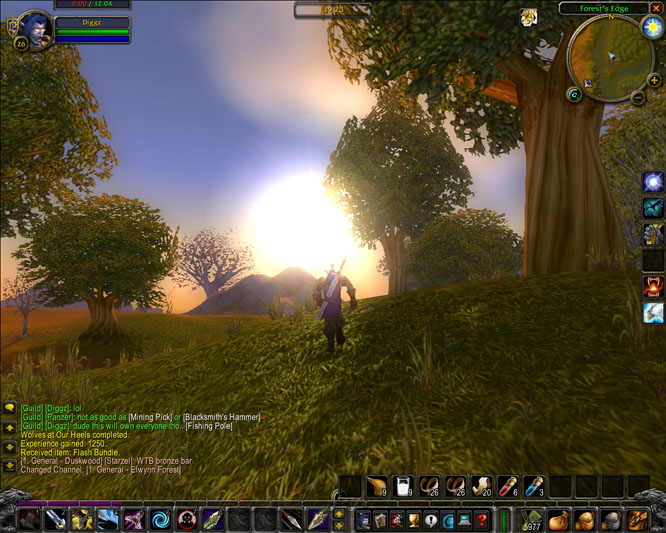This screenshot has height=533, width=666.
Task: Use the scroll item stacked at 20
Action: tap(481, 487)
